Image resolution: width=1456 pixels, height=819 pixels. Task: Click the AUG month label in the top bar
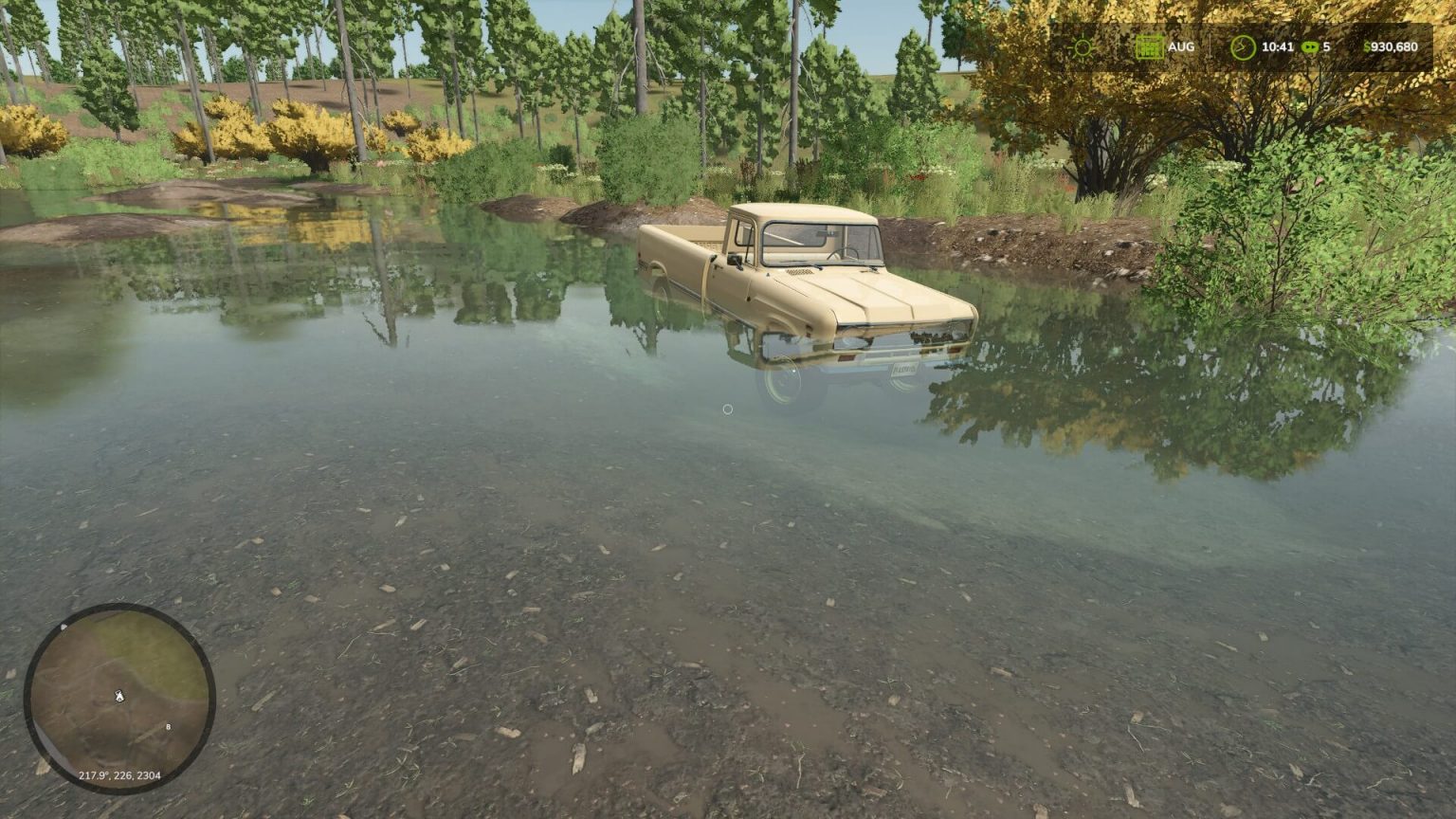coord(1181,45)
